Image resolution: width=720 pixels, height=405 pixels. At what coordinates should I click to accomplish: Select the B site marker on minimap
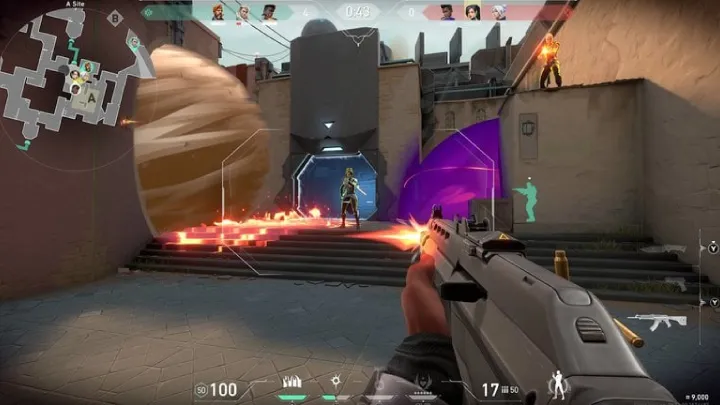(x=114, y=18)
